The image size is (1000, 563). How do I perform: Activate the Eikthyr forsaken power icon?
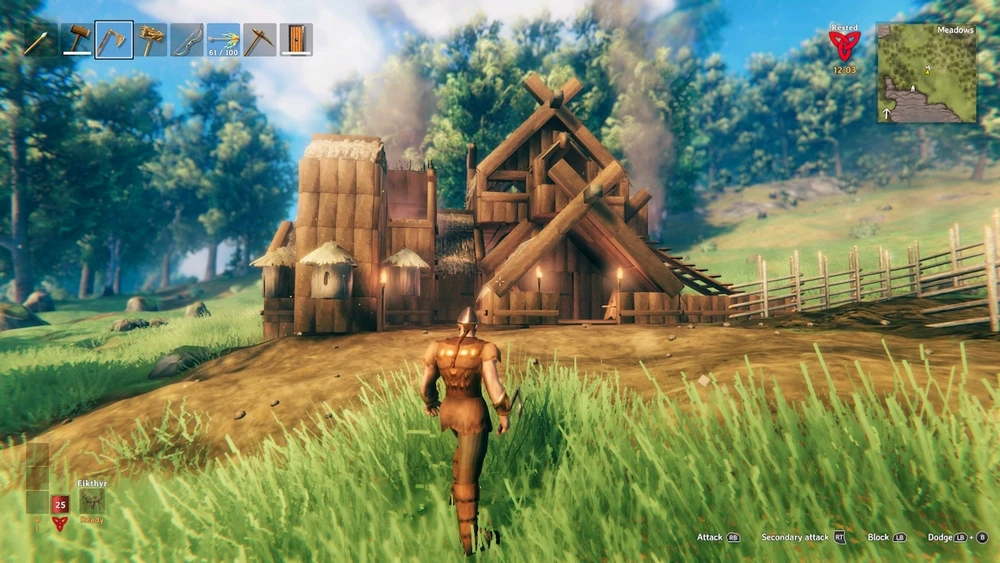92,502
